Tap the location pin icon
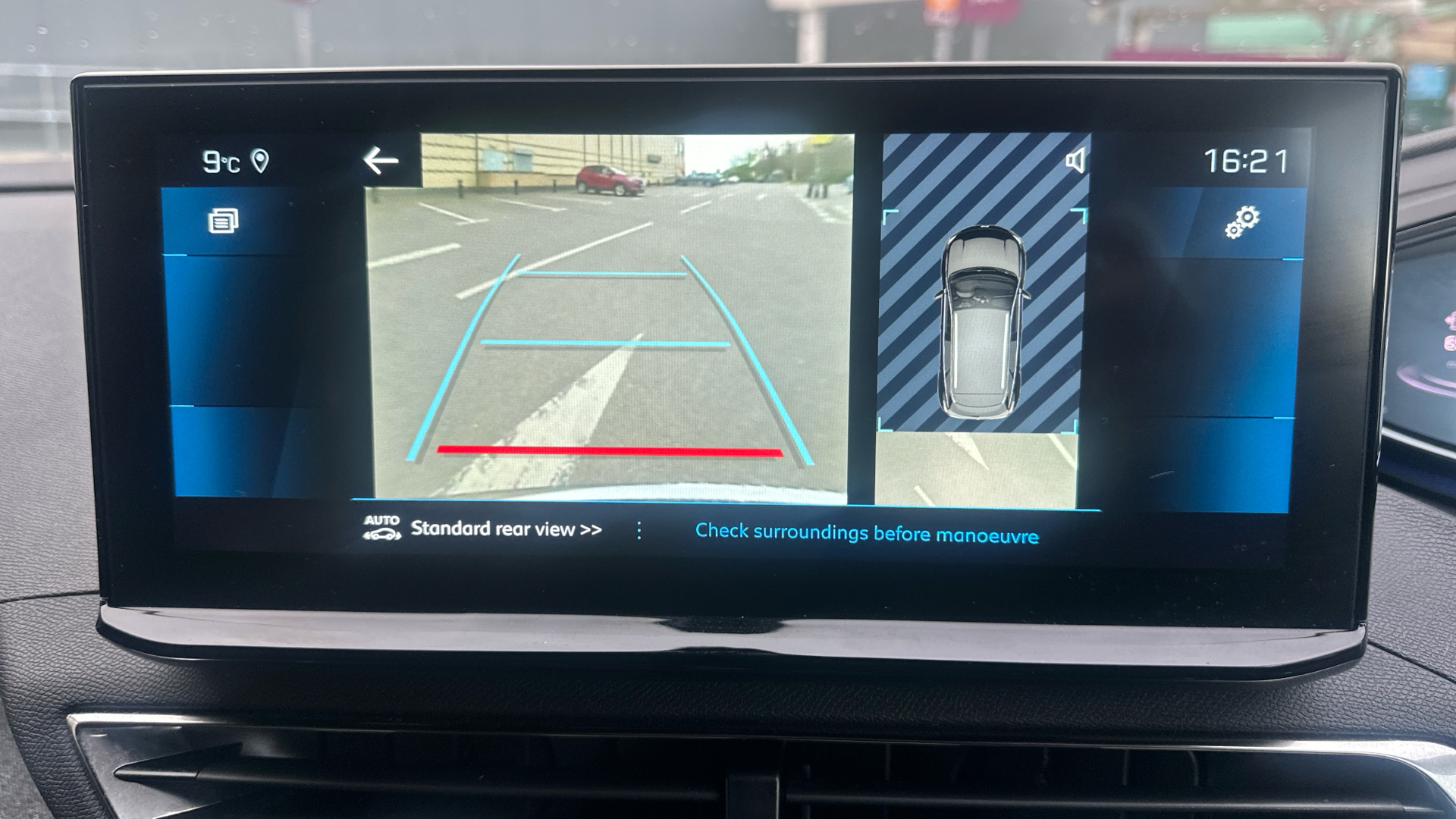 click(260, 161)
